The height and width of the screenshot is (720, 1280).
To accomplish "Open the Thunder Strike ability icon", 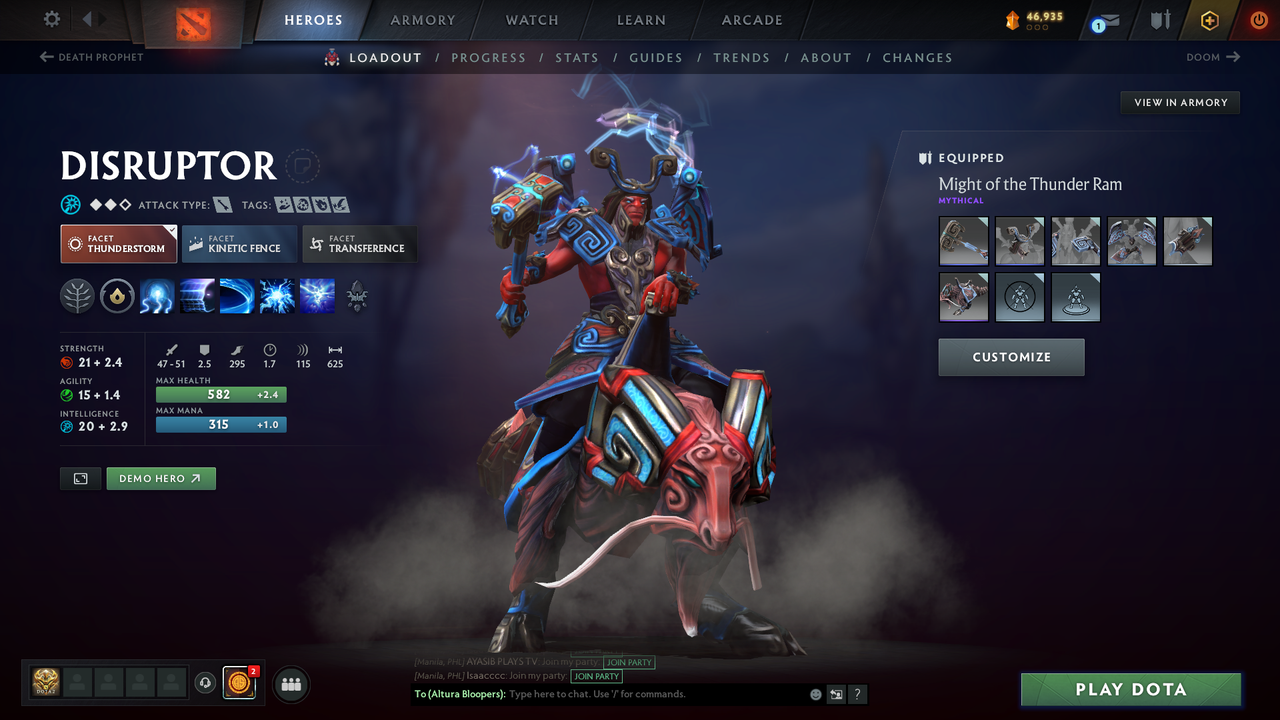I will pos(157,296).
